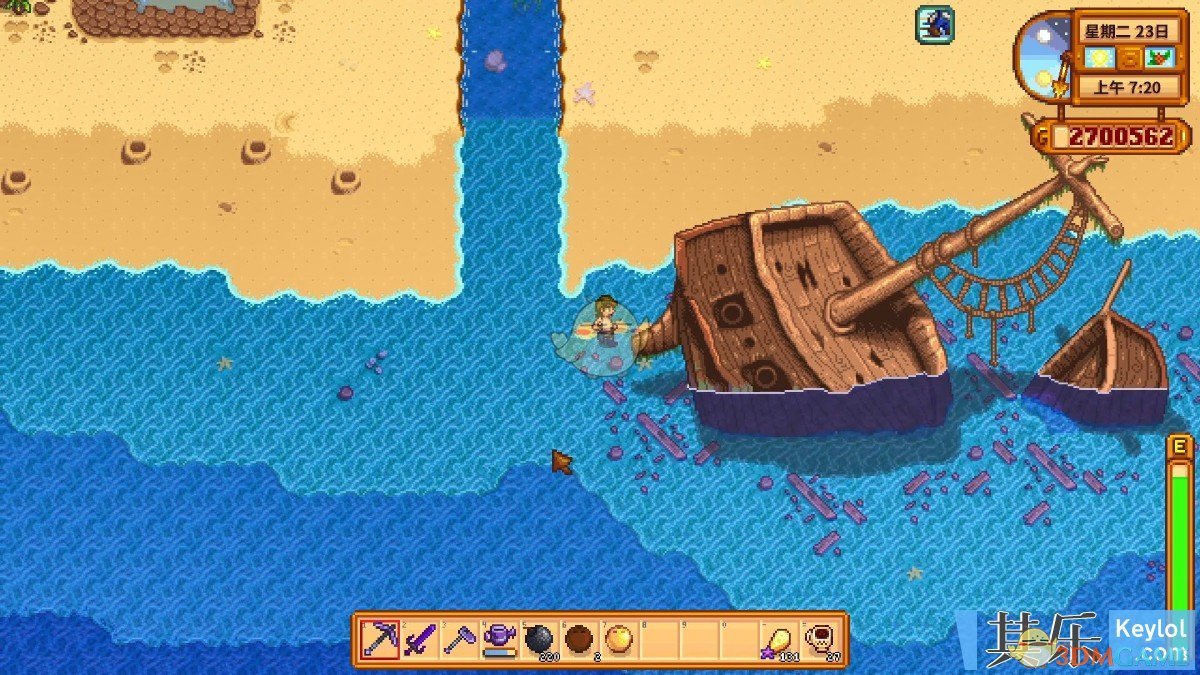Select the coconut slot with 2
The height and width of the screenshot is (675, 1200).
(x=578, y=639)
